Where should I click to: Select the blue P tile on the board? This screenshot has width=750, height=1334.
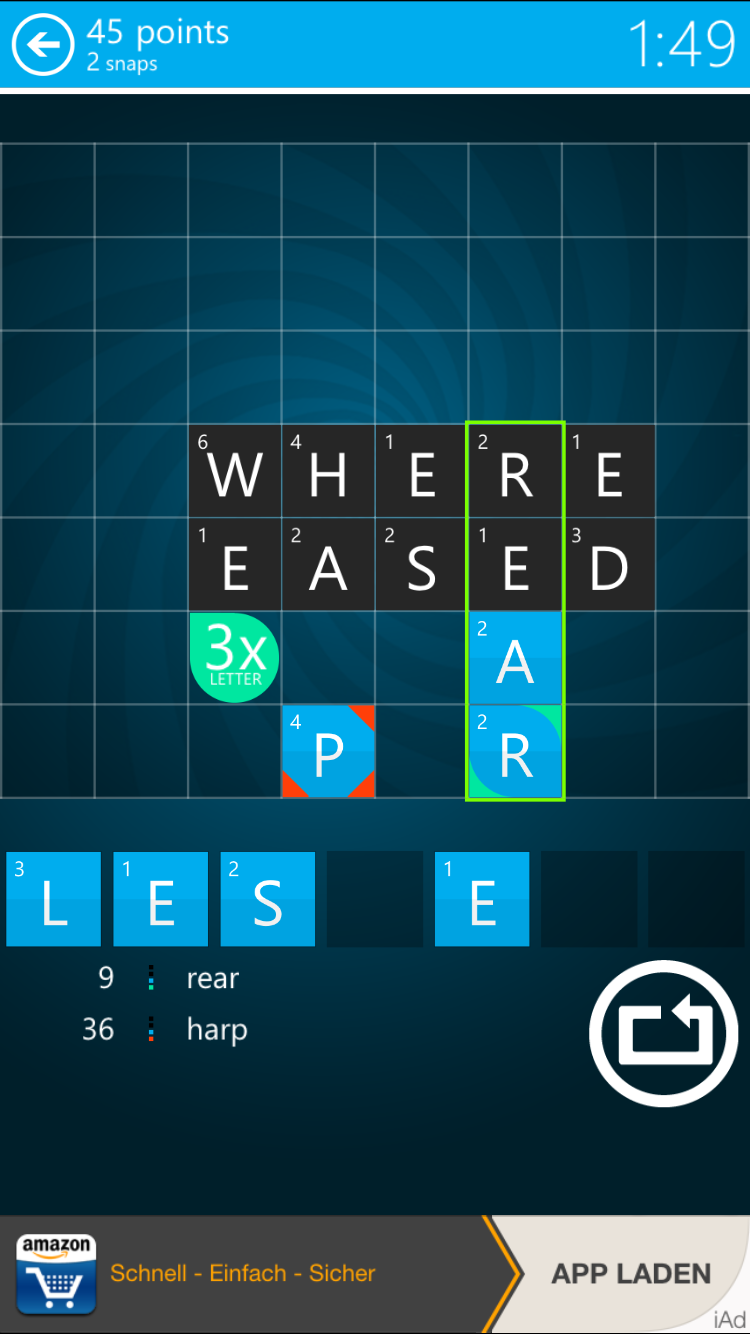(328, 751)
